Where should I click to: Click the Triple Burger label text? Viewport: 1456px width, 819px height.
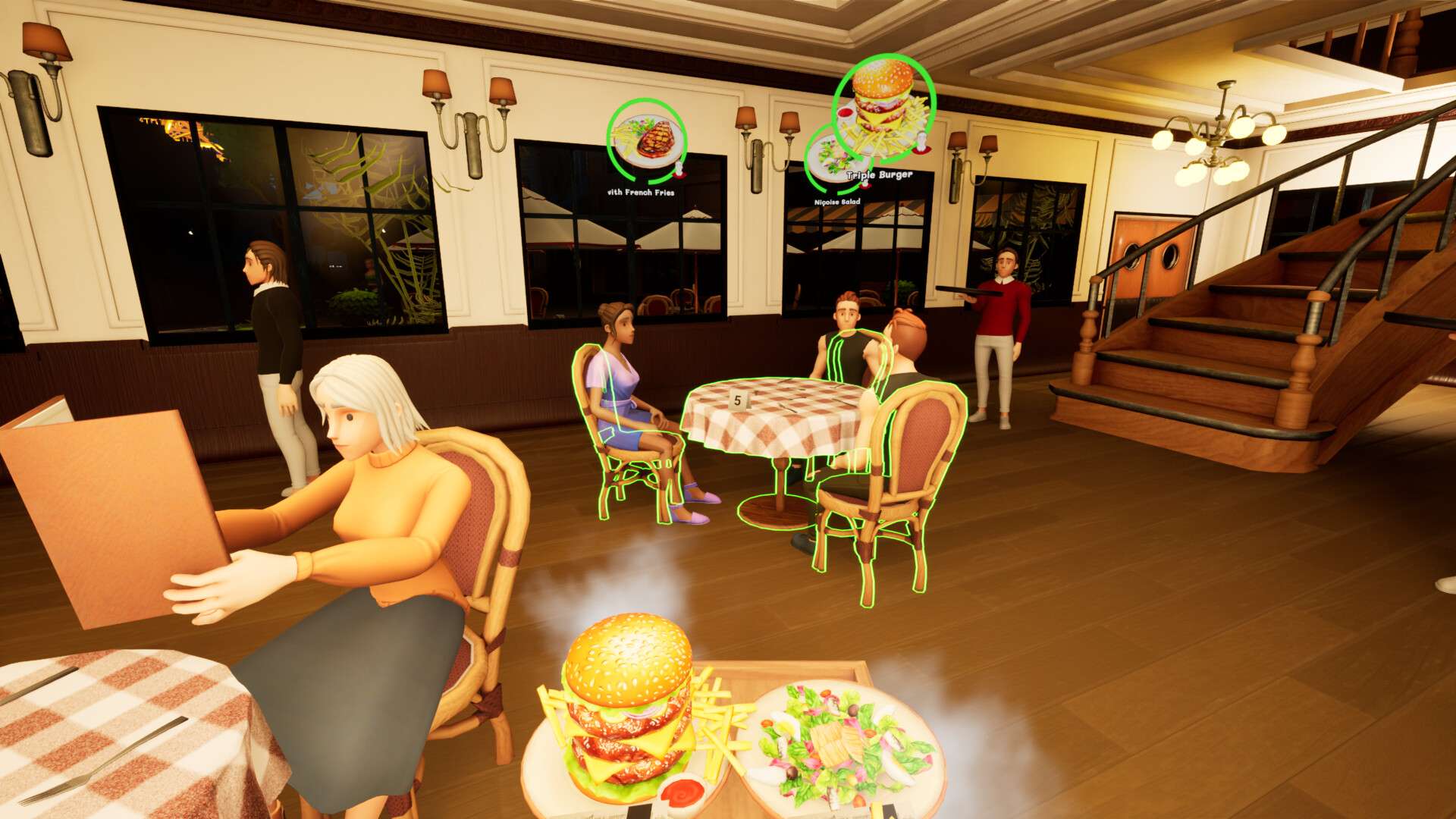coord(879,177)
